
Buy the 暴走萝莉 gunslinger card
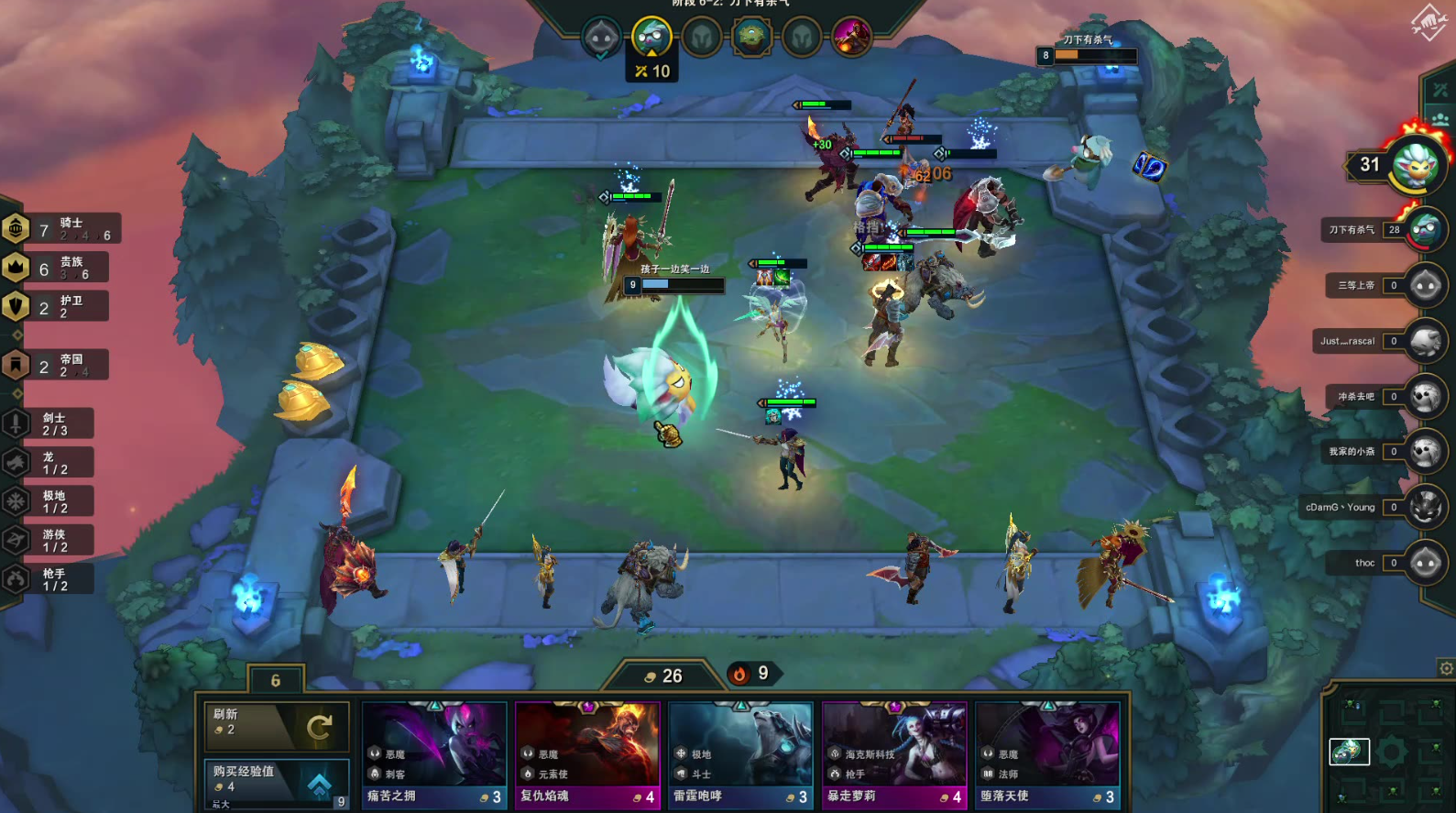click(x=894, y=755)
